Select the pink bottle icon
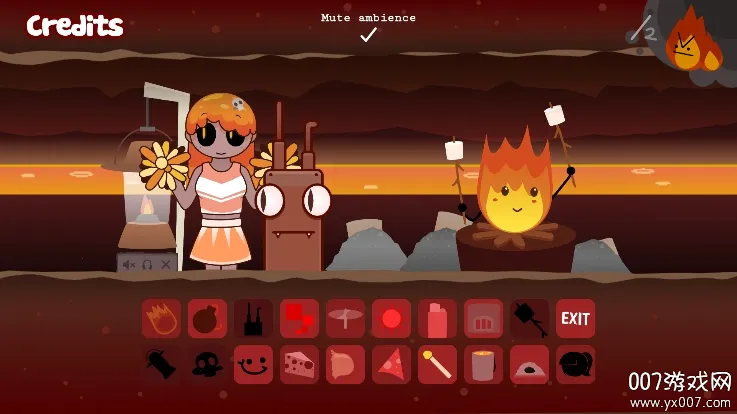This screenshot has height=414, width=737. click(437, 319)
